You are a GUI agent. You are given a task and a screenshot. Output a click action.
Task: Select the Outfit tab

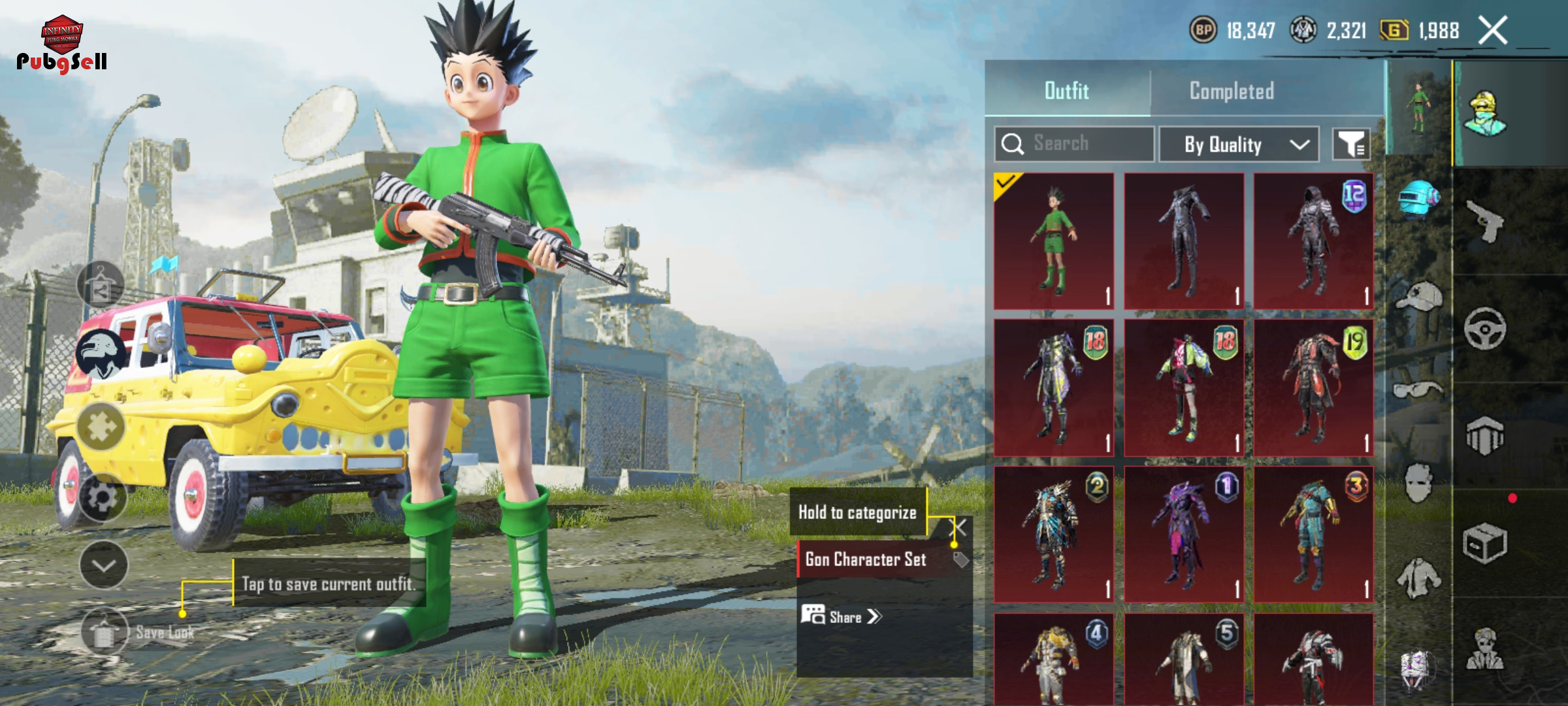pos(1067,91)
